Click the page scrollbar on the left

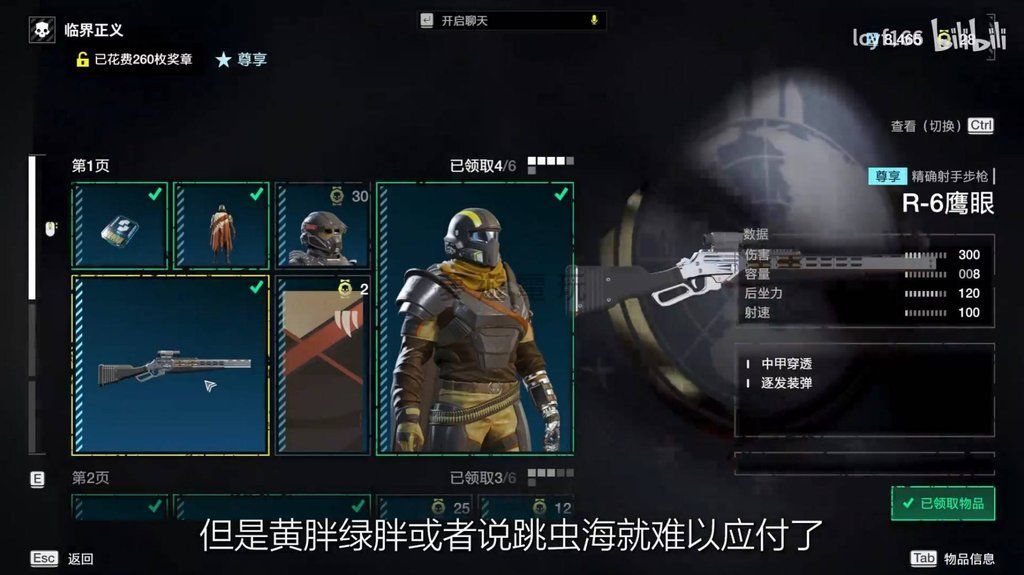point(31,228)
